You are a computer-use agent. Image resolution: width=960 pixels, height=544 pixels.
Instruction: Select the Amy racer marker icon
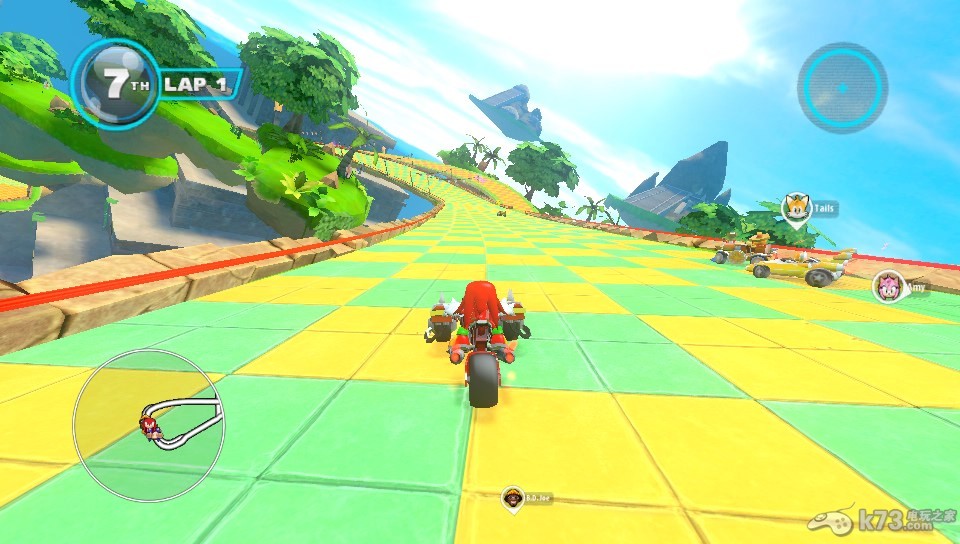coord(887,286)
